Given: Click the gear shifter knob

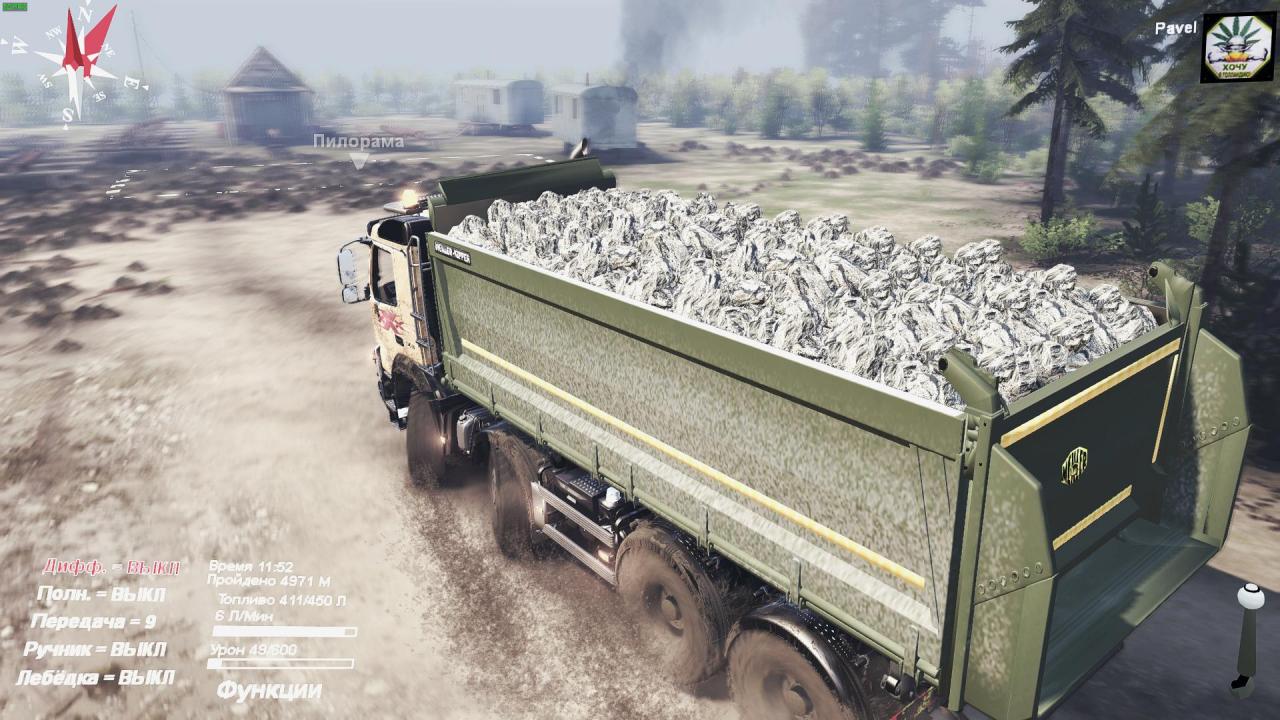Looking at the screenshot, I should (1250, 596).
